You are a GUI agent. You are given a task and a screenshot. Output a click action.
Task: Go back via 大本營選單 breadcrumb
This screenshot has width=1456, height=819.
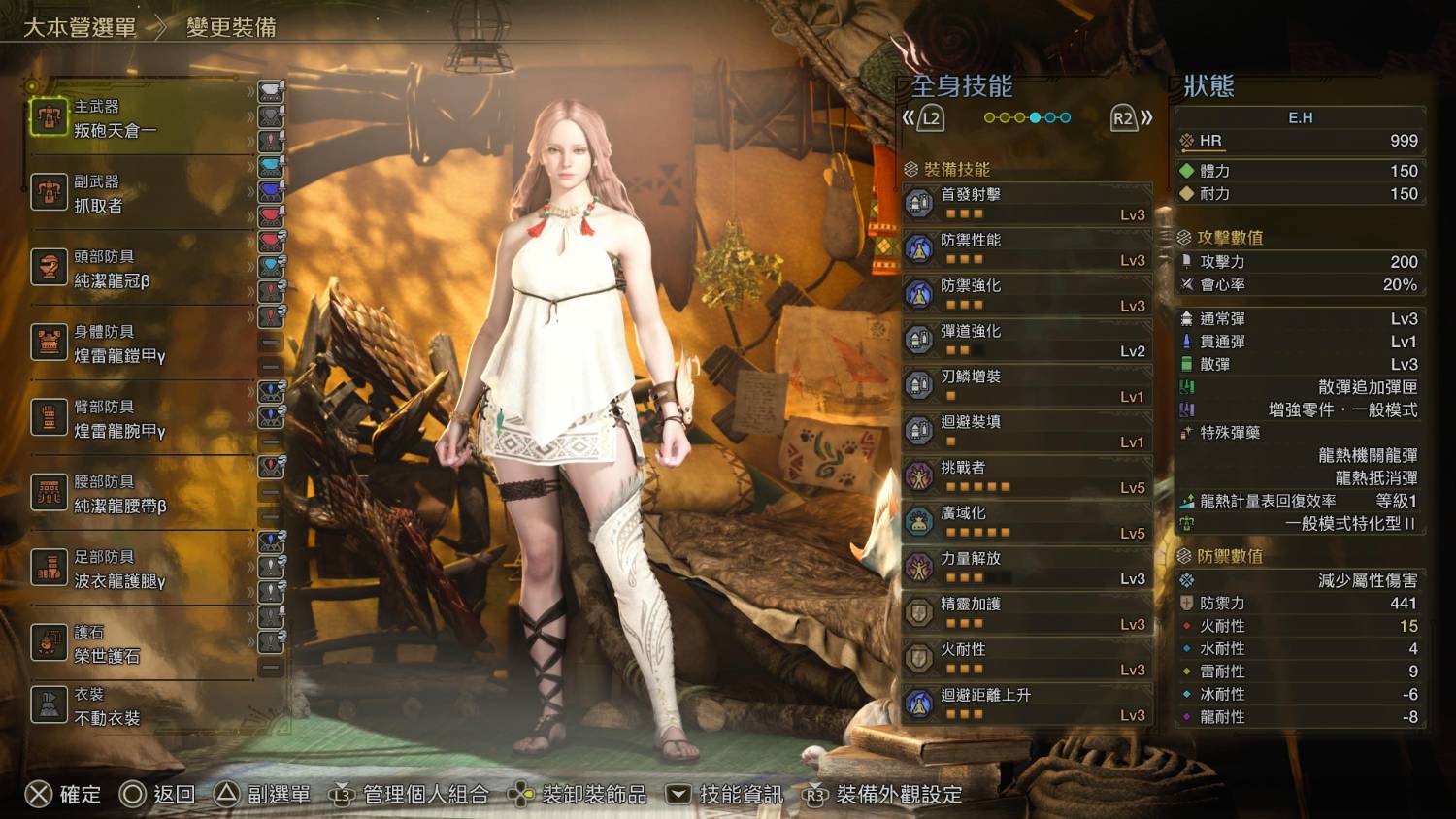pyautogui.click(x=80, y=27)
